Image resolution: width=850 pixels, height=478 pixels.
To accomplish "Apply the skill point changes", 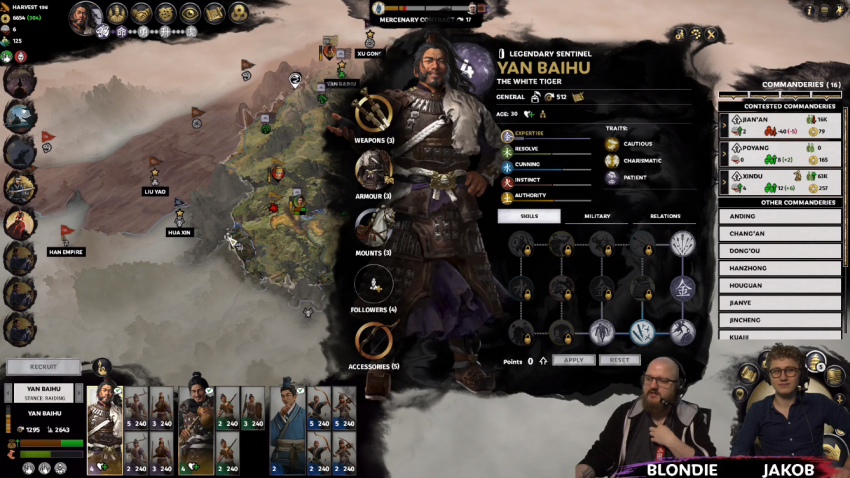I will [573, 360].
